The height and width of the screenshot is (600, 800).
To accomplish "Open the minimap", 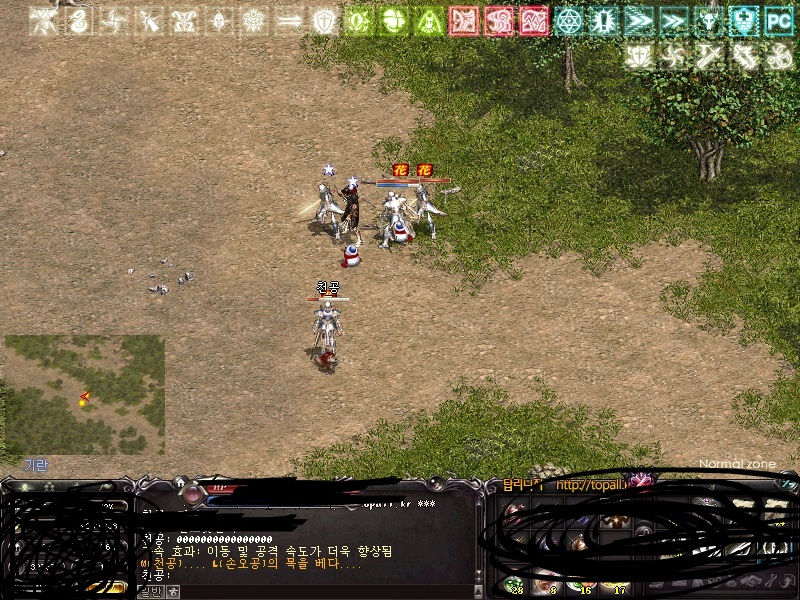I will [x=84, y=394].
